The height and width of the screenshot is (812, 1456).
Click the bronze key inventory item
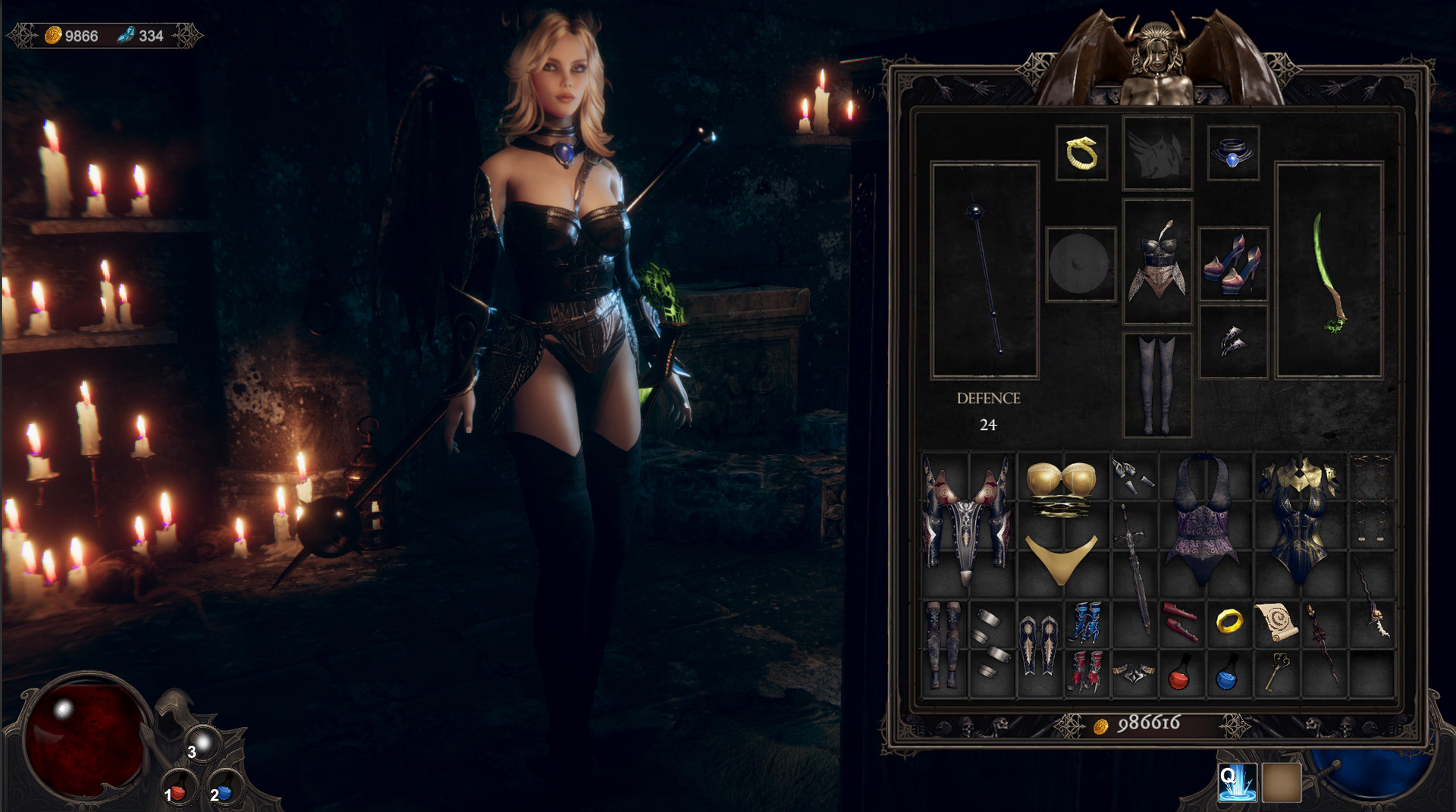coord(1279,672)
